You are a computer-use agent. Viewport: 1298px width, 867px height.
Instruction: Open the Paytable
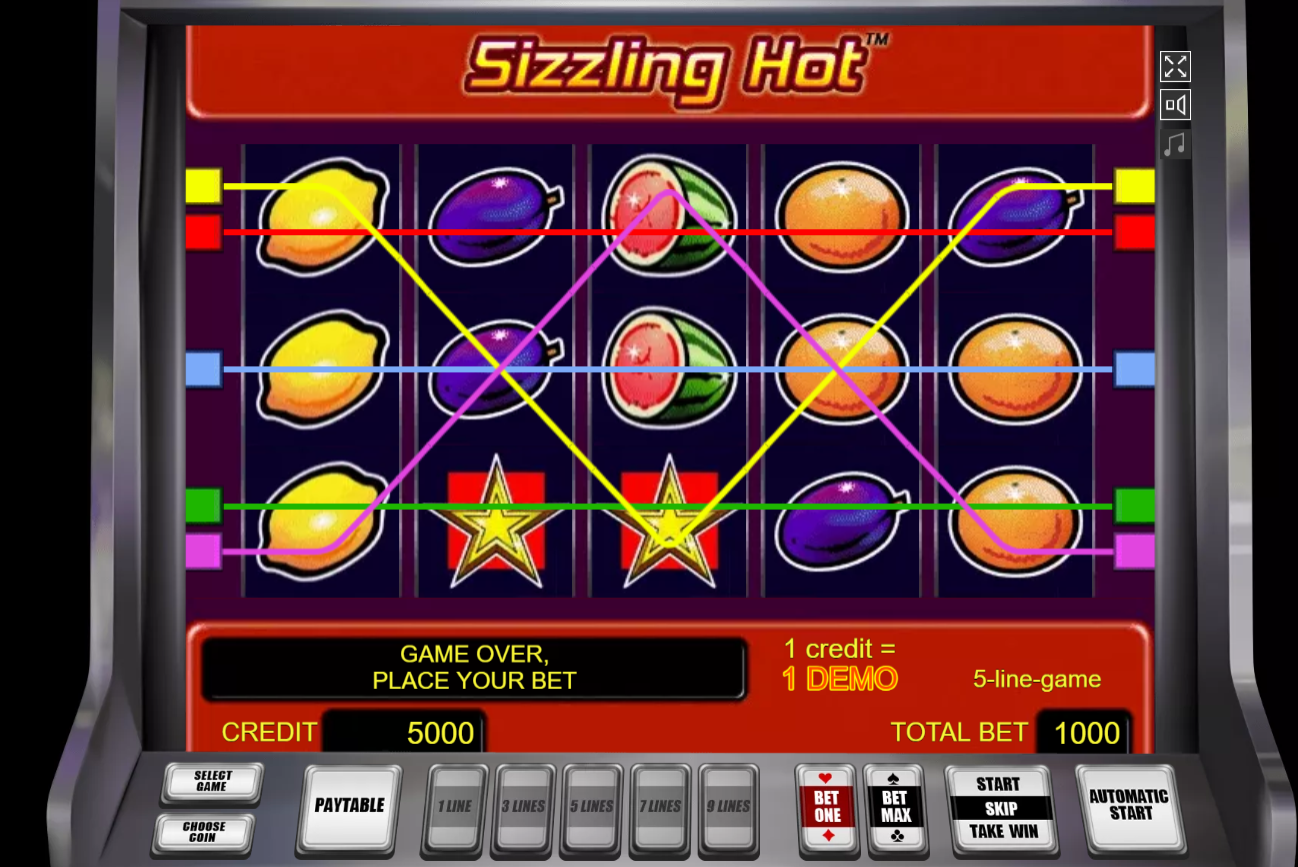point(348,805)
